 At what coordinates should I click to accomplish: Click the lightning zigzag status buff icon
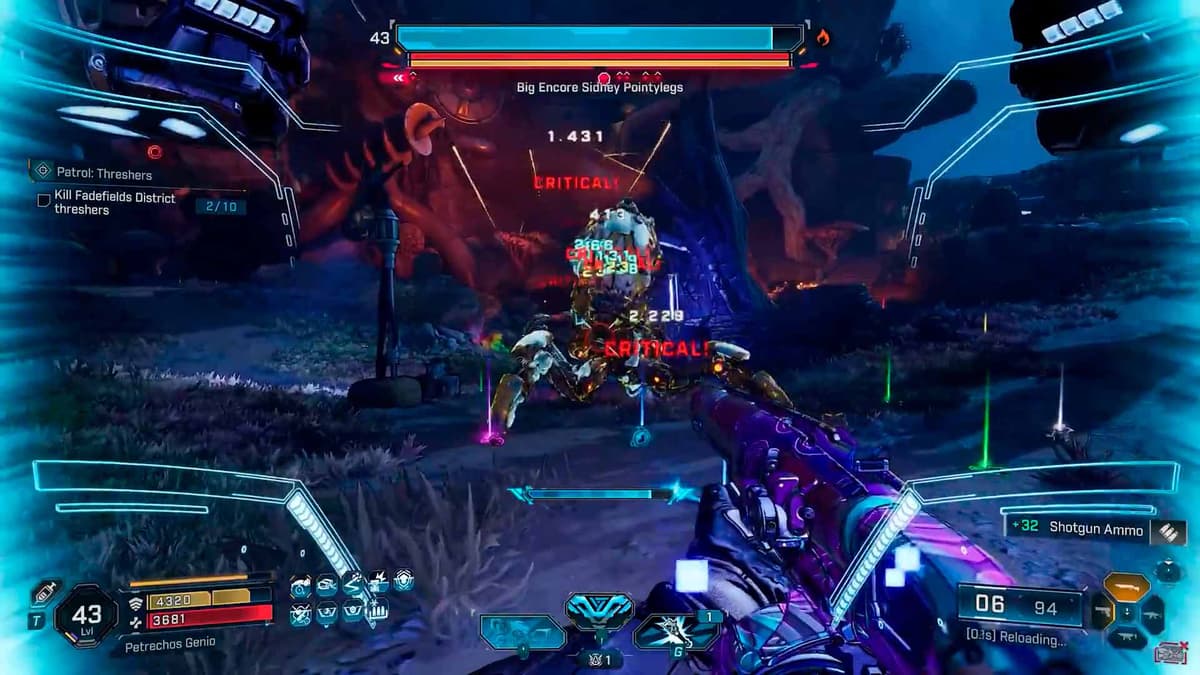tap(353, 583)
